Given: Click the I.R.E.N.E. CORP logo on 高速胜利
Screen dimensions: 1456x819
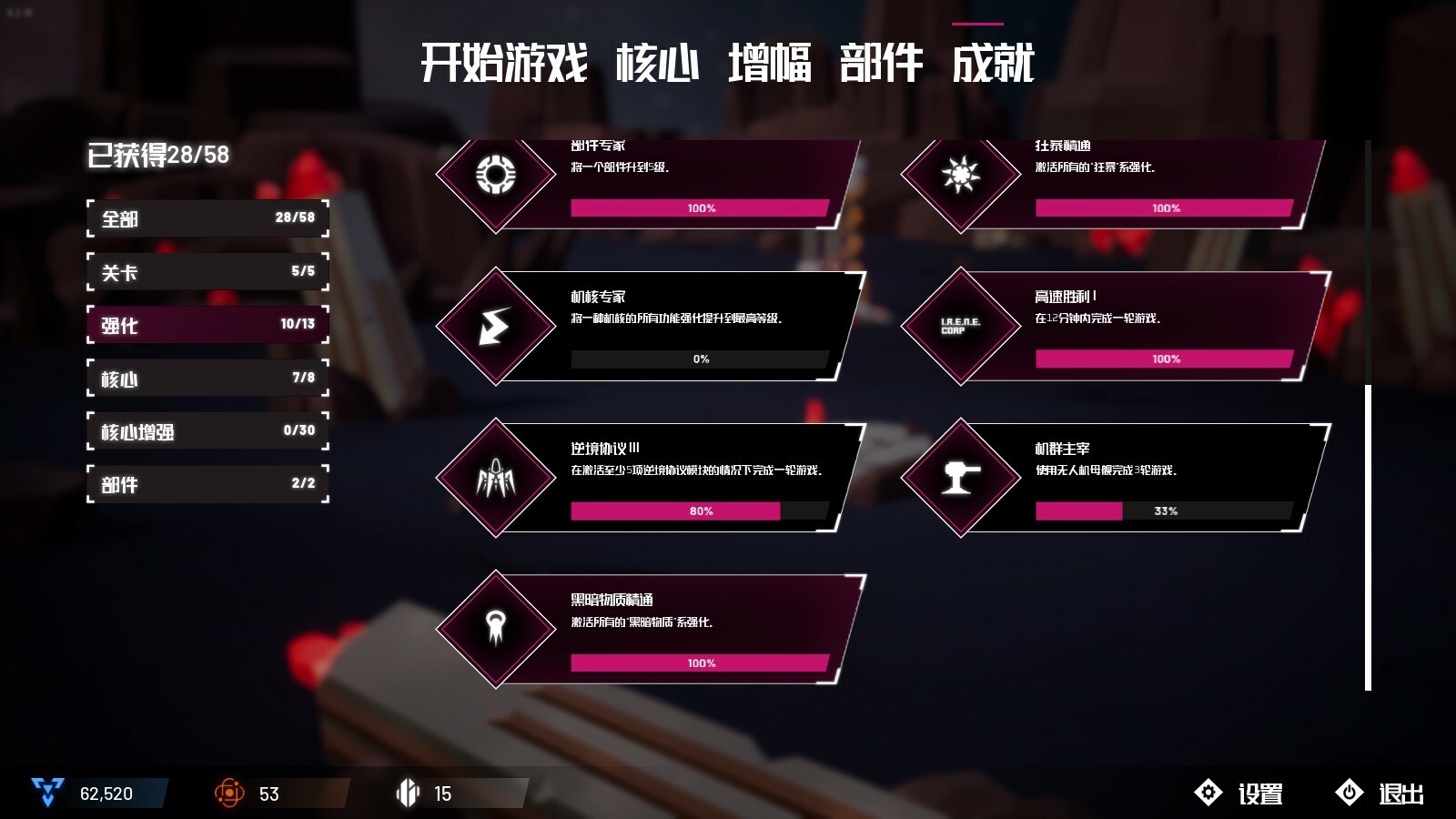Looking at the screenshot, I should (x=960, y=327).
